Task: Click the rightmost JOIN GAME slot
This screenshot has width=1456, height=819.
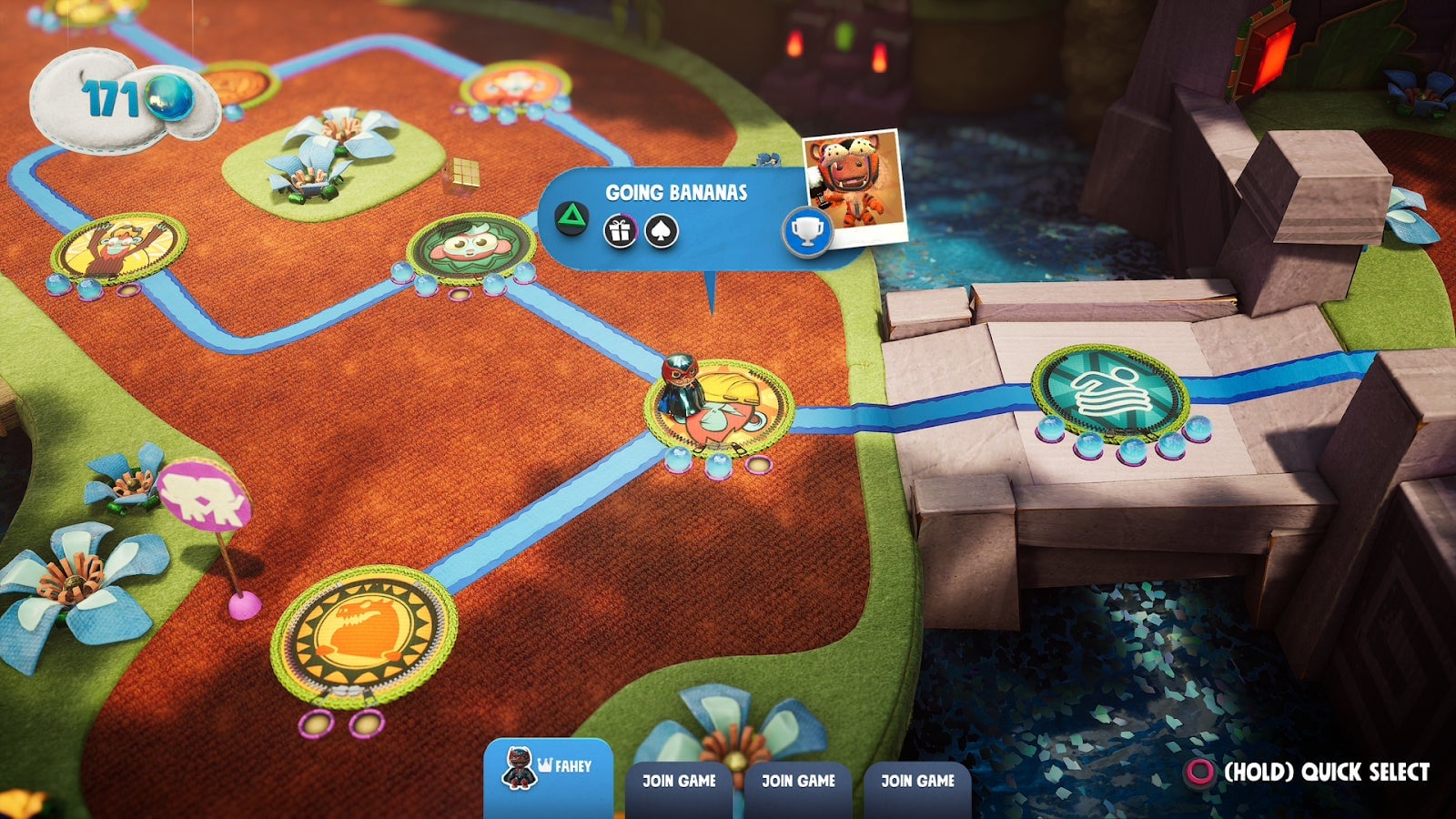Action: (x=917, y=781)
